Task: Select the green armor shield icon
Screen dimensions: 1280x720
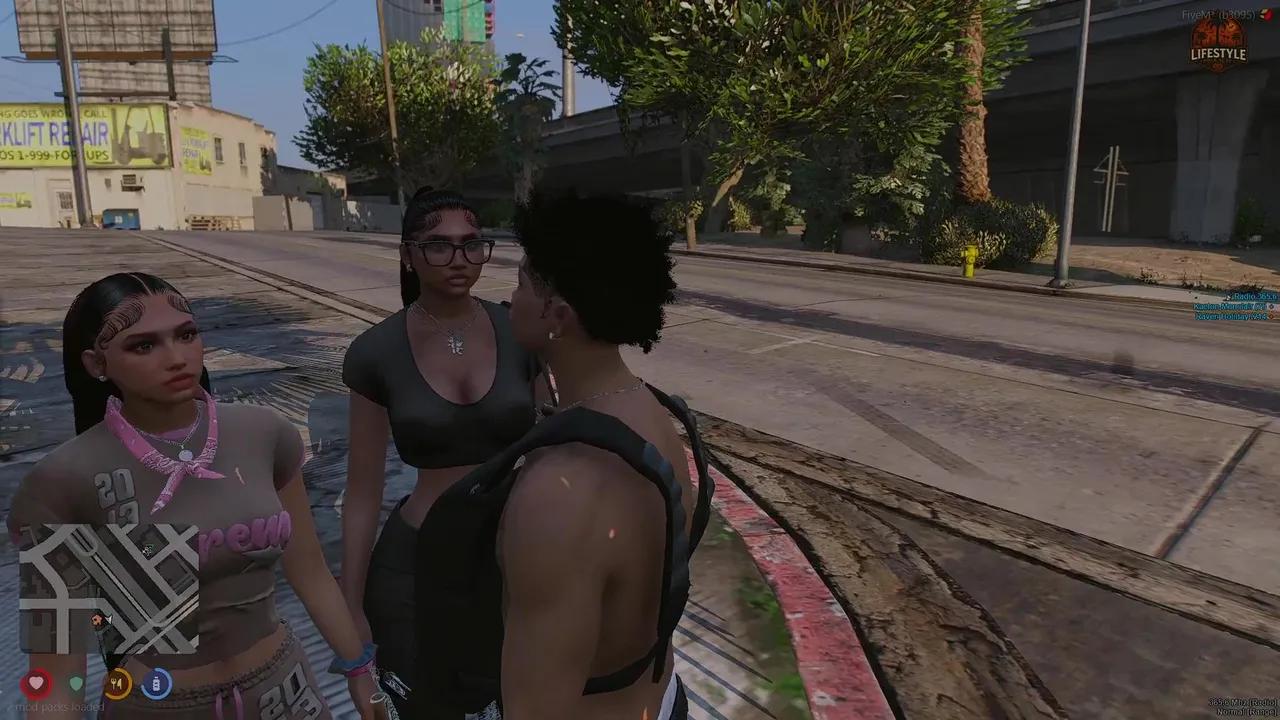Action: tap(75, 682)
